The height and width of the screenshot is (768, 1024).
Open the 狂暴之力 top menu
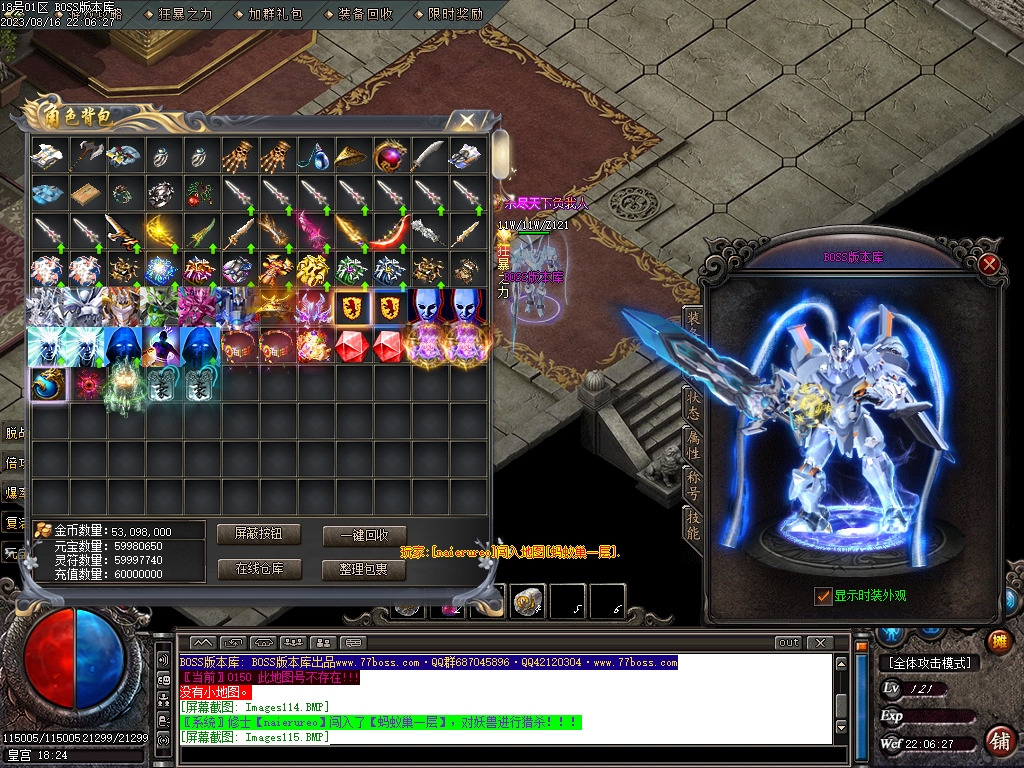[184, 14]
